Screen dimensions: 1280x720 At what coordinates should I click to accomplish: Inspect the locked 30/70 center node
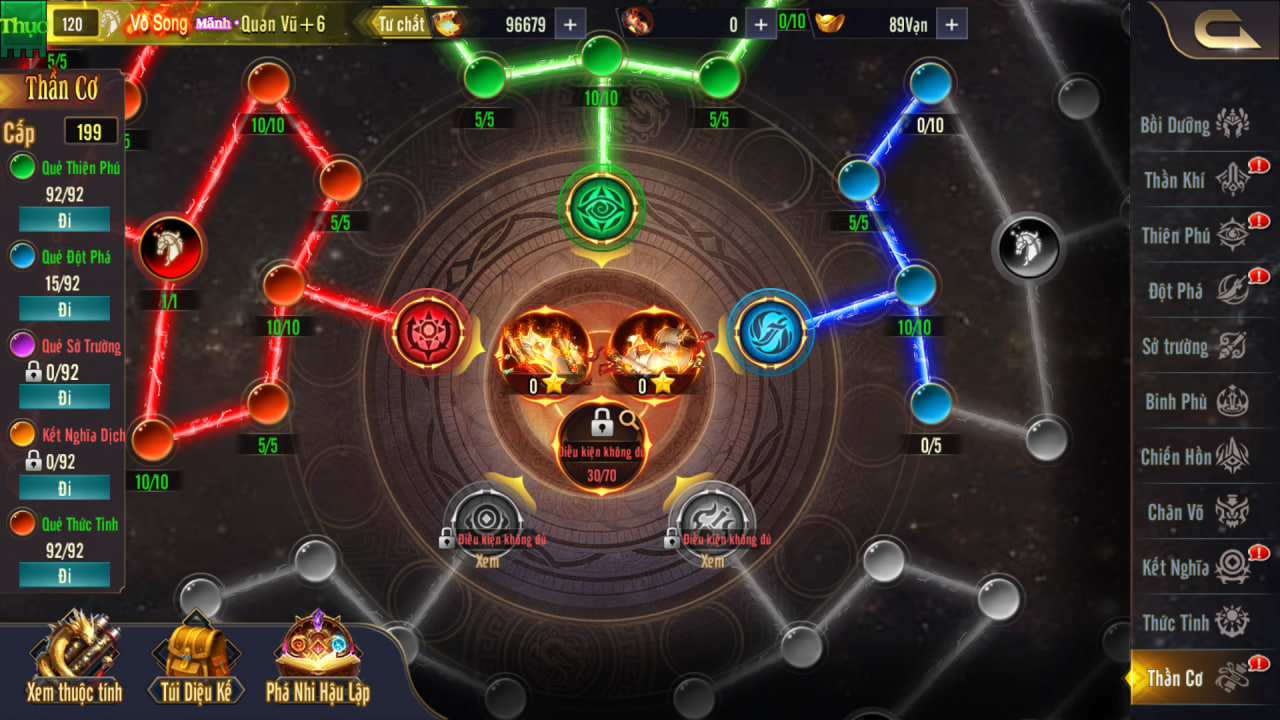click(602, 440)
